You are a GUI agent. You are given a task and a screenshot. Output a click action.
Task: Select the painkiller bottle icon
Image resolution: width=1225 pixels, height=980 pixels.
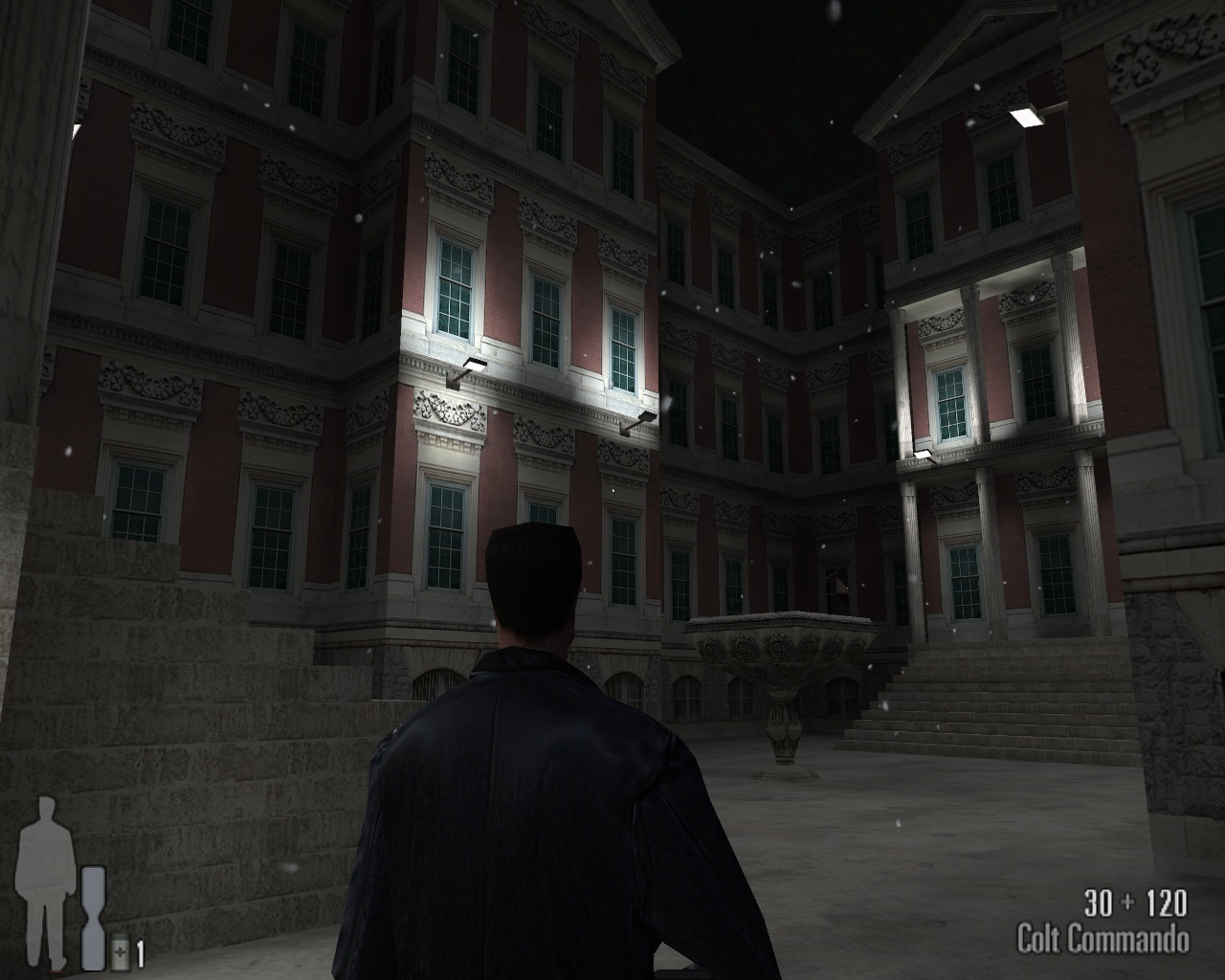121,953
